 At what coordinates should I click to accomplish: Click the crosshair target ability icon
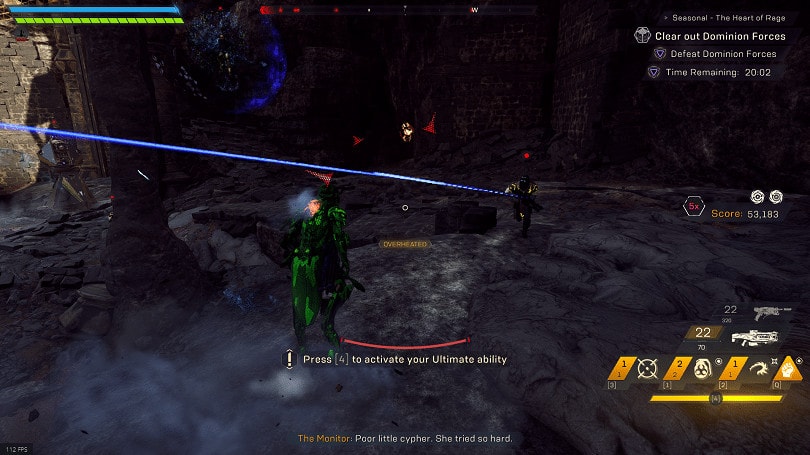647,370
